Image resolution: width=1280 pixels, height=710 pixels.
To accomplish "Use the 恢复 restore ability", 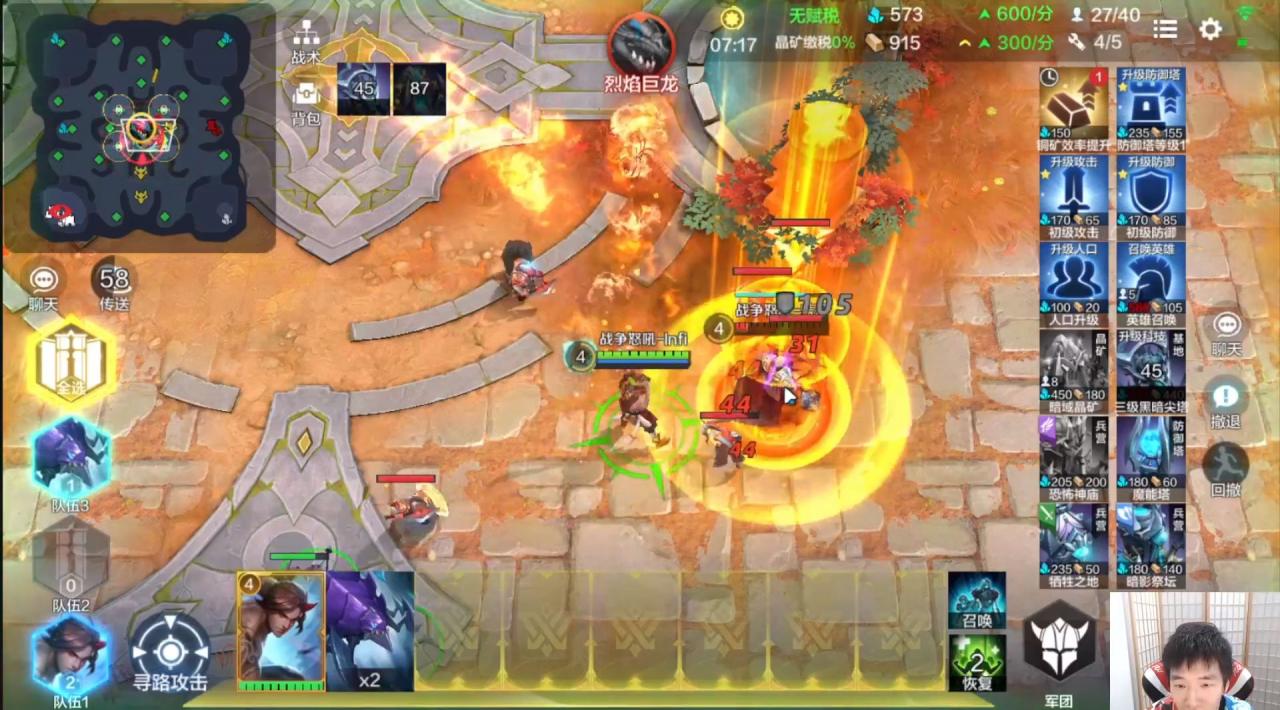I will pos(977,661).
